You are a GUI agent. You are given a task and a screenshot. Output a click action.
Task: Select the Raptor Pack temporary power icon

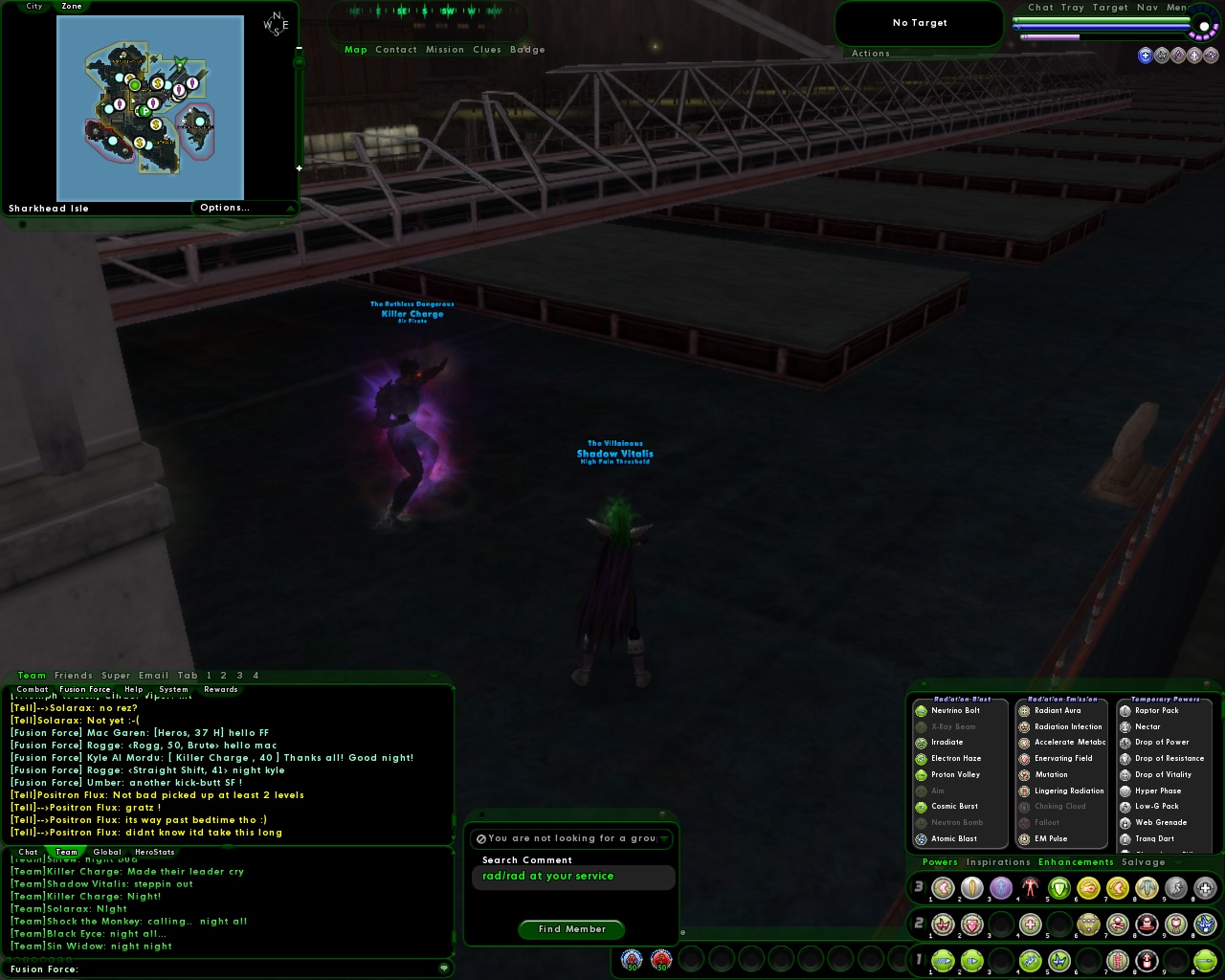1125,710
